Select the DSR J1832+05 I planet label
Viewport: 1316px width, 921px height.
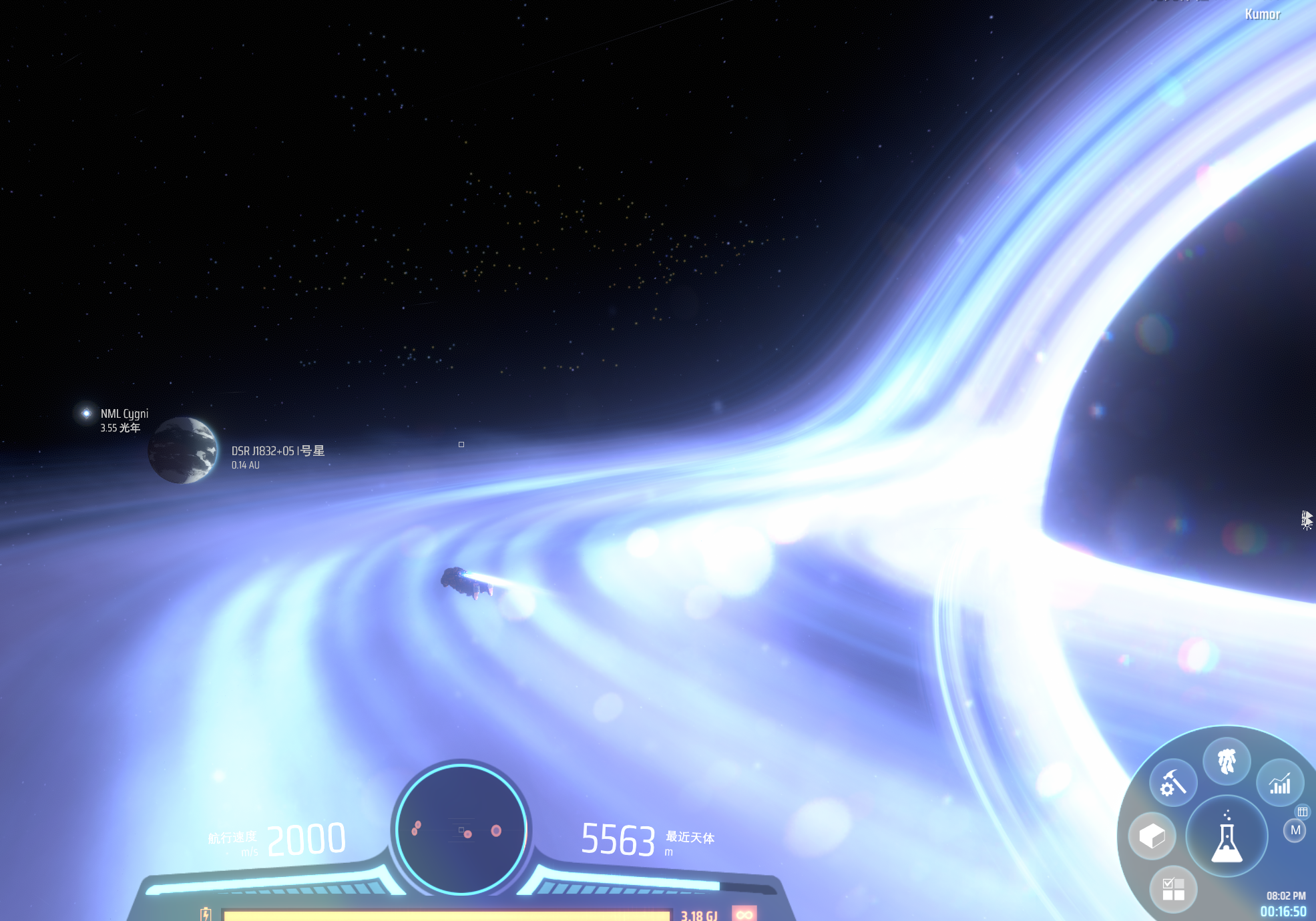coord(278,452)
